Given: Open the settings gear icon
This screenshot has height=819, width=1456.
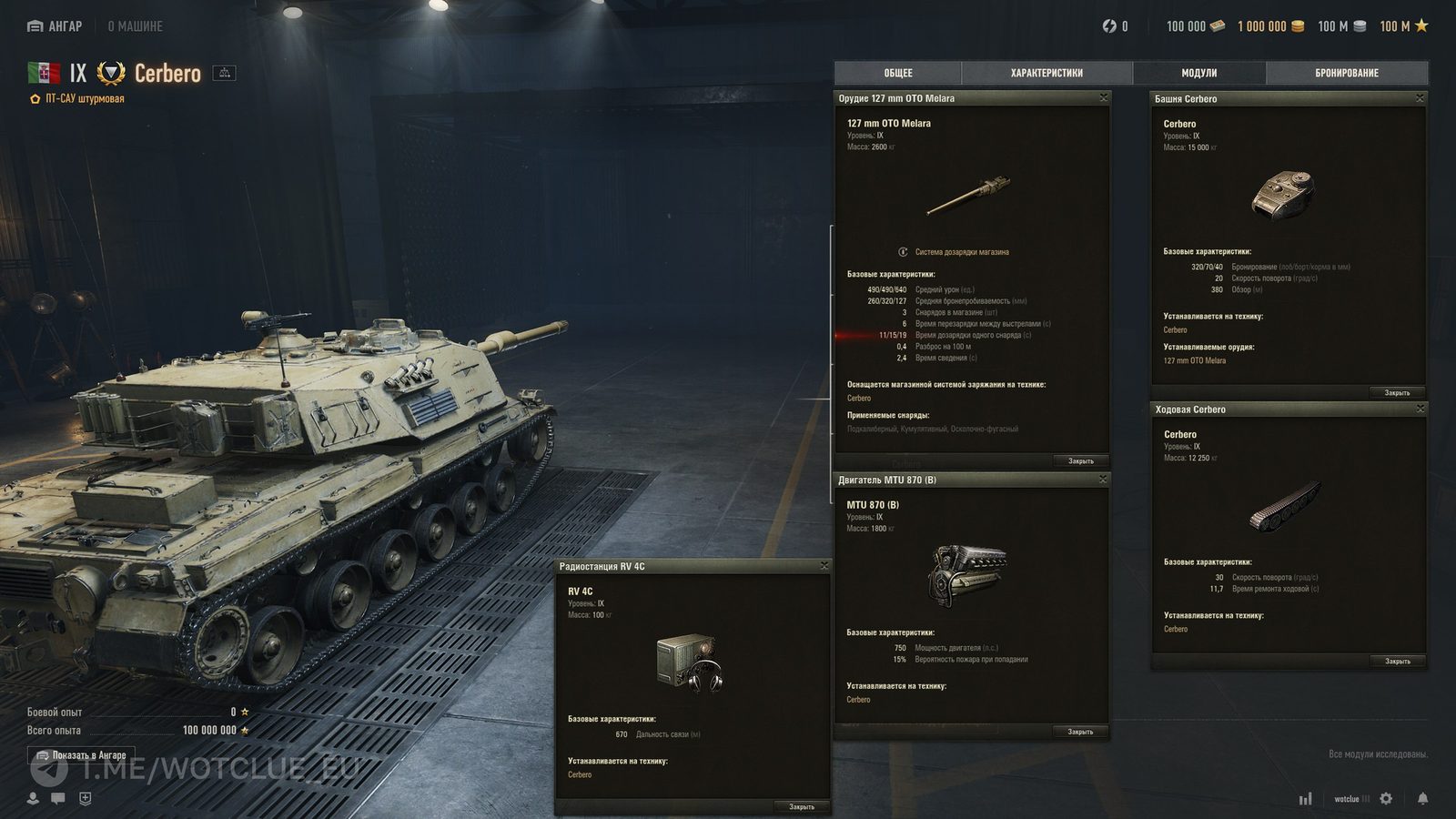Looking at the screenshot, I should click(1384, 797).
